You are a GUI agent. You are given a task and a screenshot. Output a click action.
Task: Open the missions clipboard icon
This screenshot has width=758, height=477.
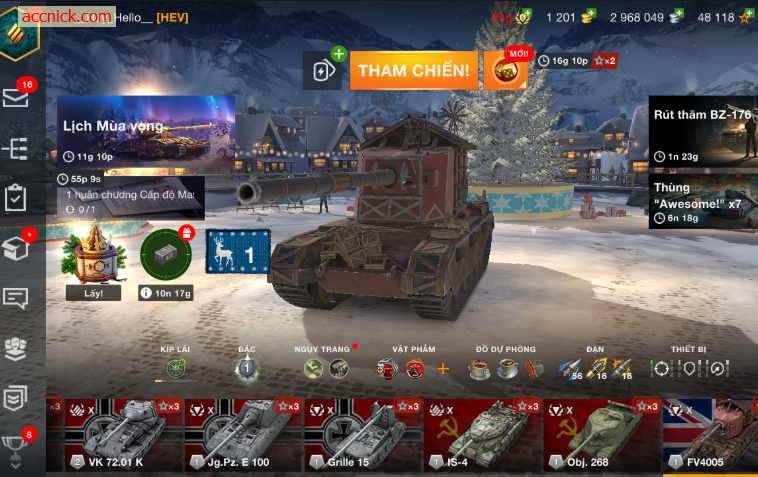pos(16,197)
